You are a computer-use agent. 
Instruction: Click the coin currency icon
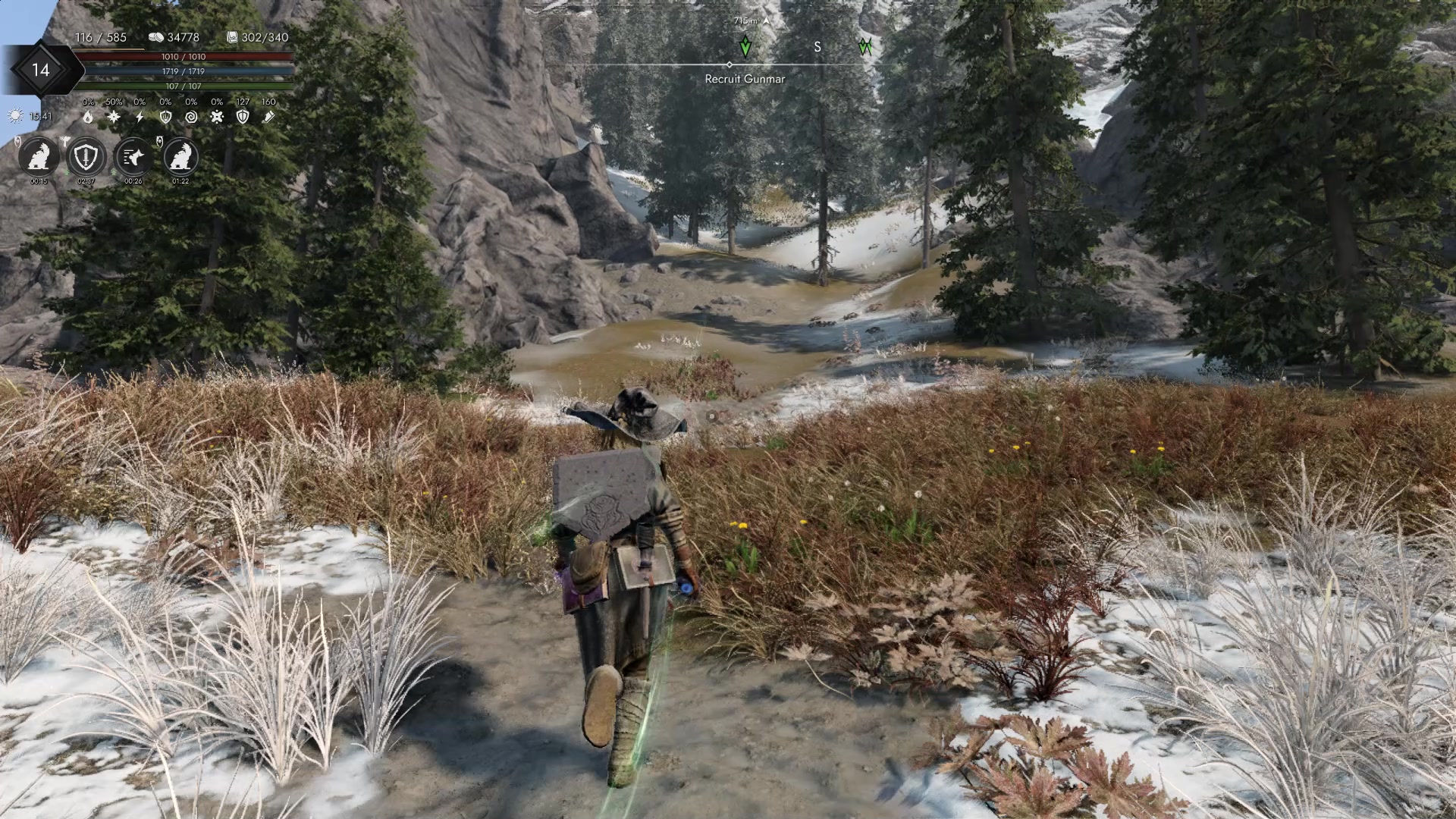point(156,37)
